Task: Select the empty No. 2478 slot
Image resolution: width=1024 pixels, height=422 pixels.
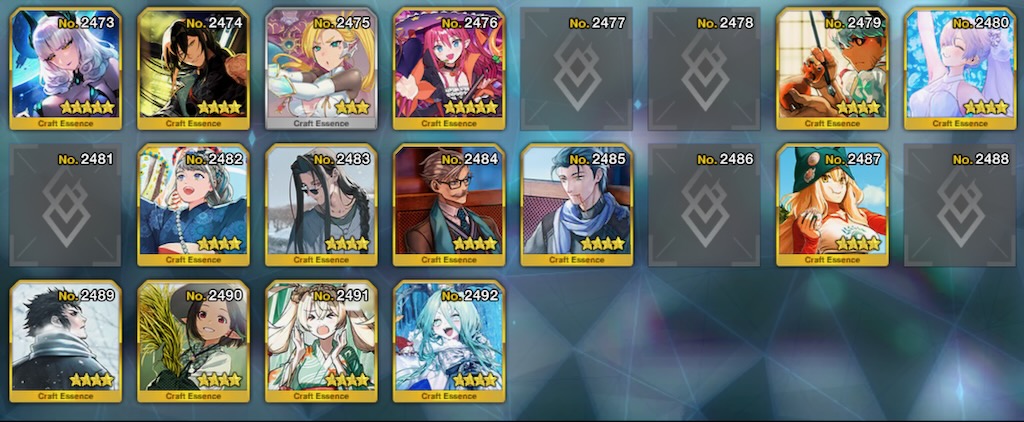Action: coord(705,68)
